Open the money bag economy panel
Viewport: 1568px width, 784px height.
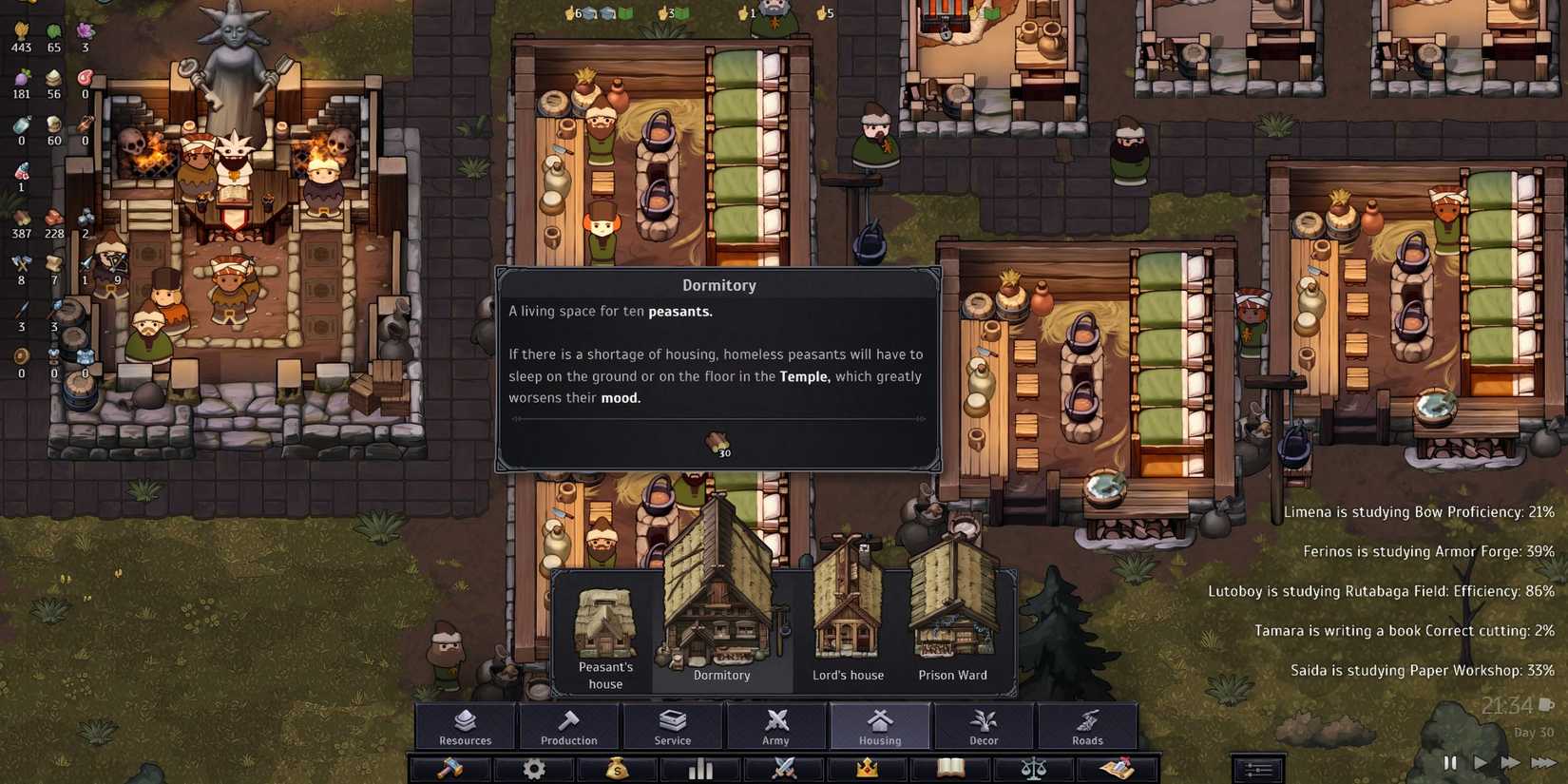[617, 770]
